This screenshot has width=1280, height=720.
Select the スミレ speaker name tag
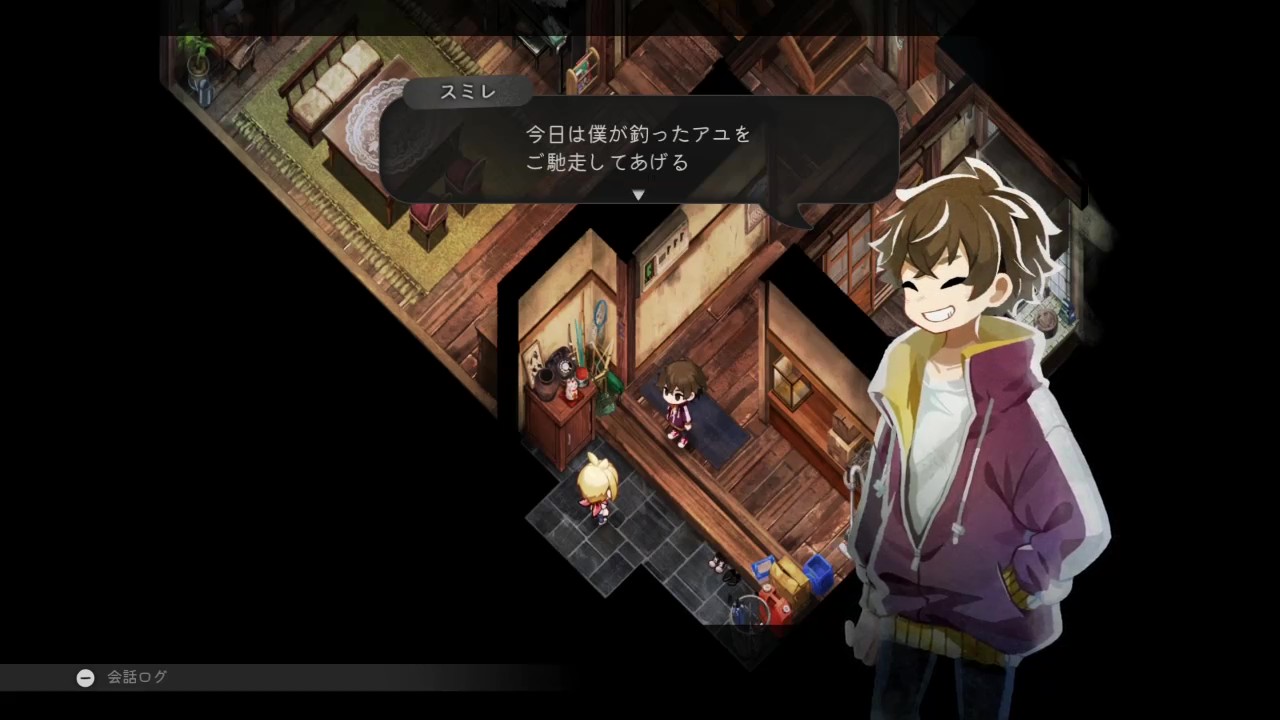466,92
